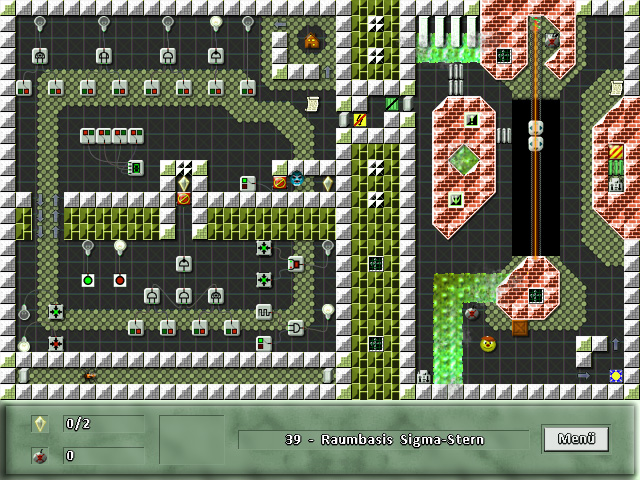Image resolution: width=640 pixels, height=480 pixels.
Task: Open the Menü button
Action: point(576,438)
